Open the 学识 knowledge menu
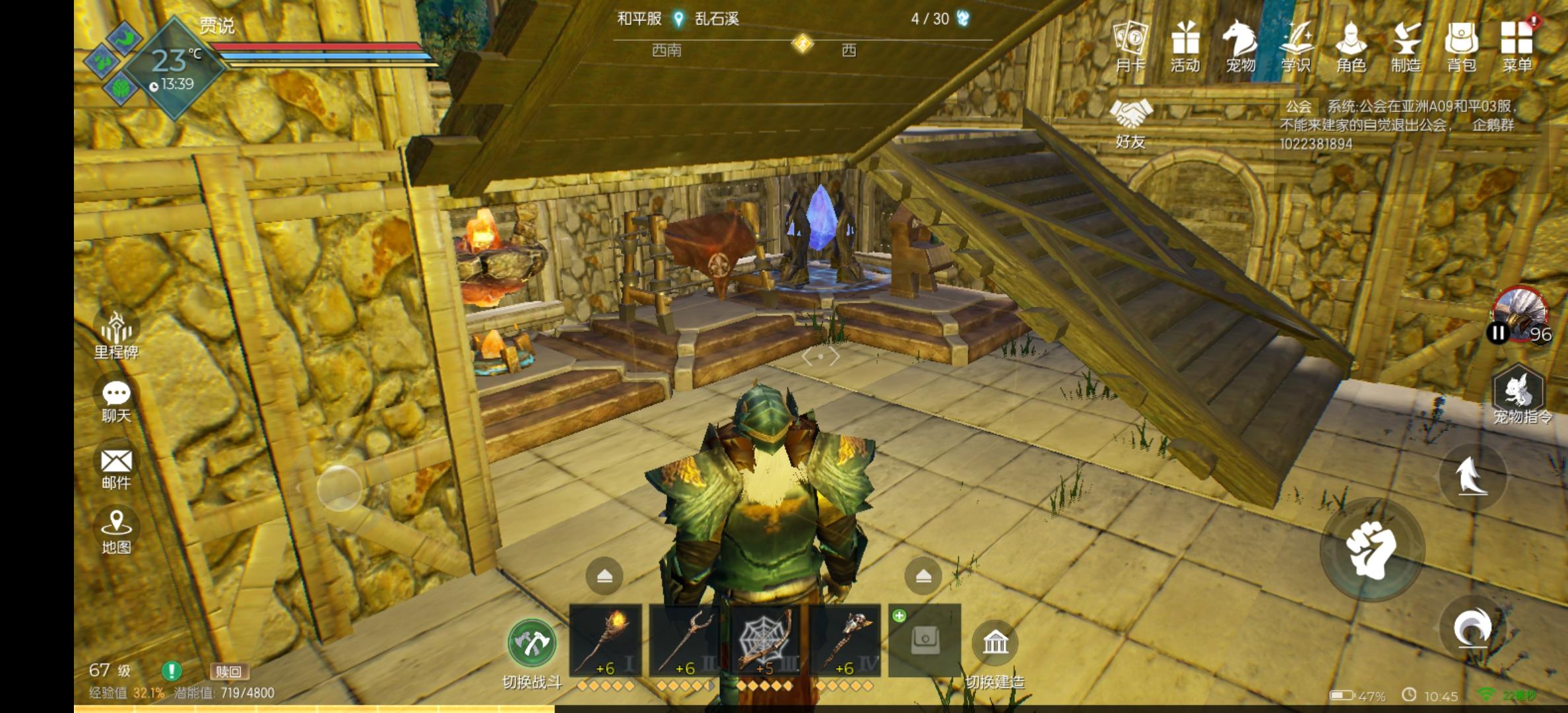The width and height of the screenshot is (1568, 713). [1295, 45]
